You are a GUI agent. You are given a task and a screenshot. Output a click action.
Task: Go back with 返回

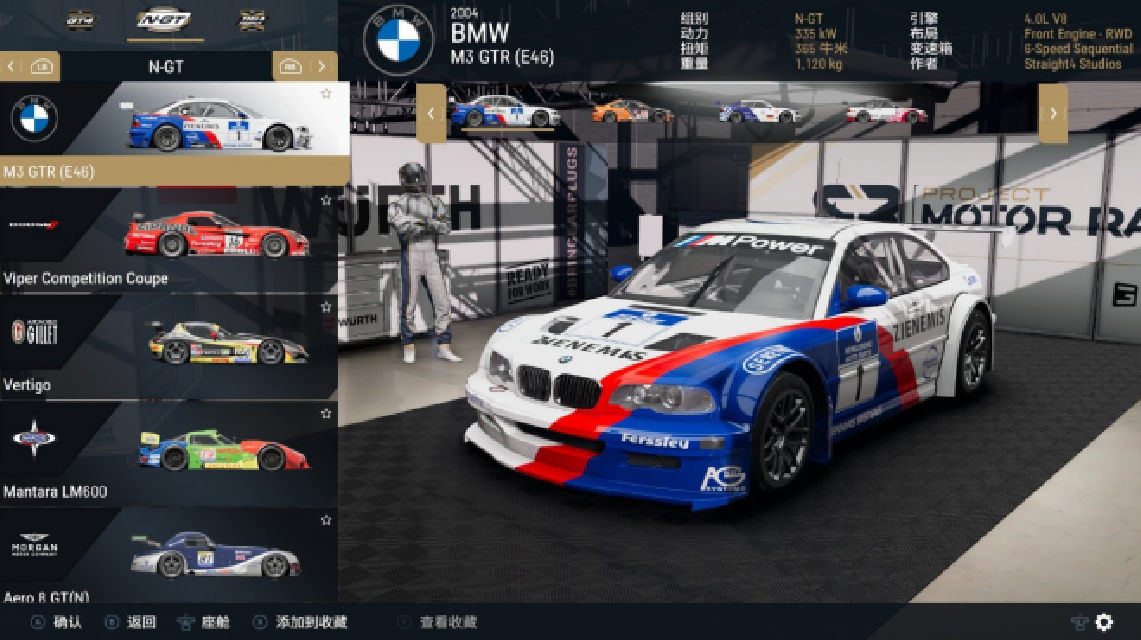tap(130, 622)
